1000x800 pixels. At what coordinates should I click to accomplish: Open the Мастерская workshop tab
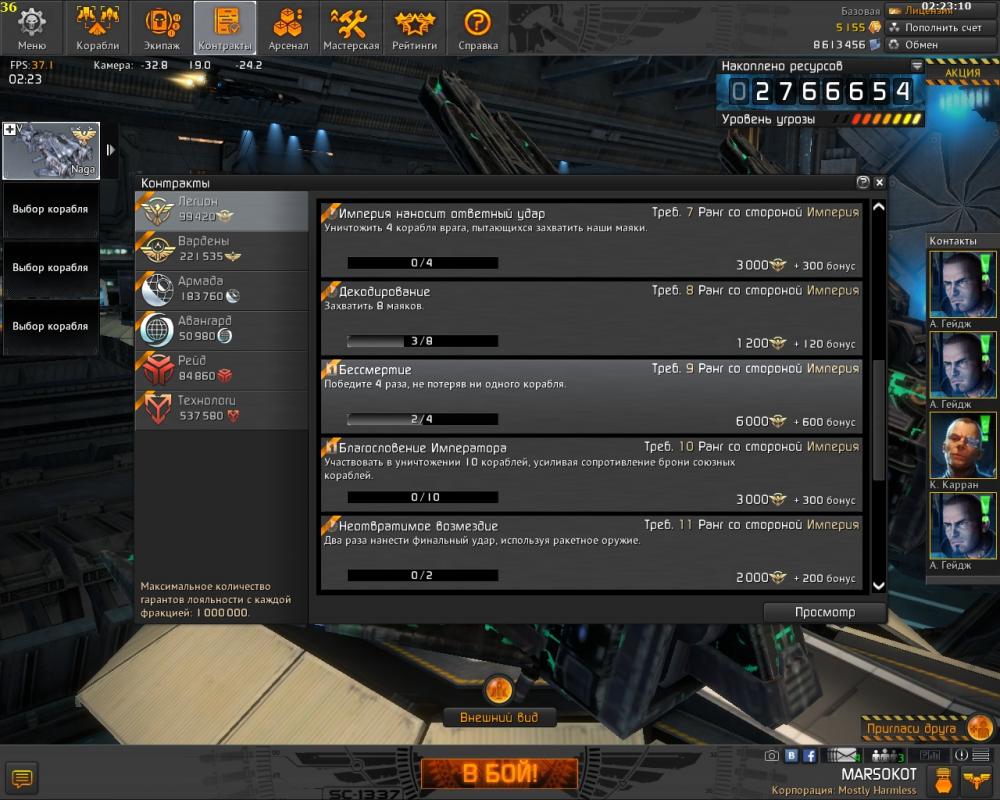(x=351, y=28)
